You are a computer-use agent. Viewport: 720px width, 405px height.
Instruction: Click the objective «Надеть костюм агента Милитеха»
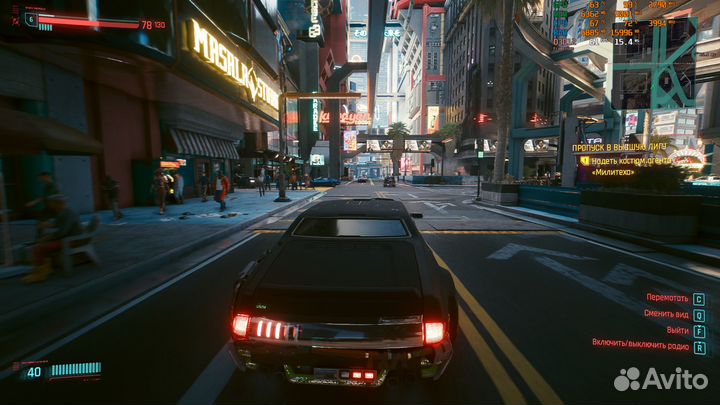[632, 165]
